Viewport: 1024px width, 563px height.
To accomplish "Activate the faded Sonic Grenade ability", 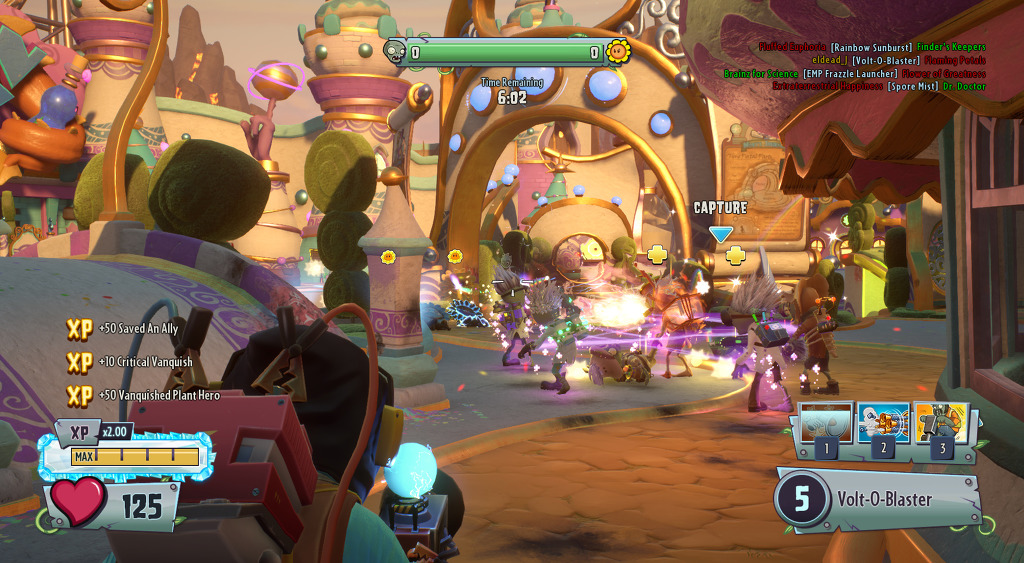I will click(826, 424).
